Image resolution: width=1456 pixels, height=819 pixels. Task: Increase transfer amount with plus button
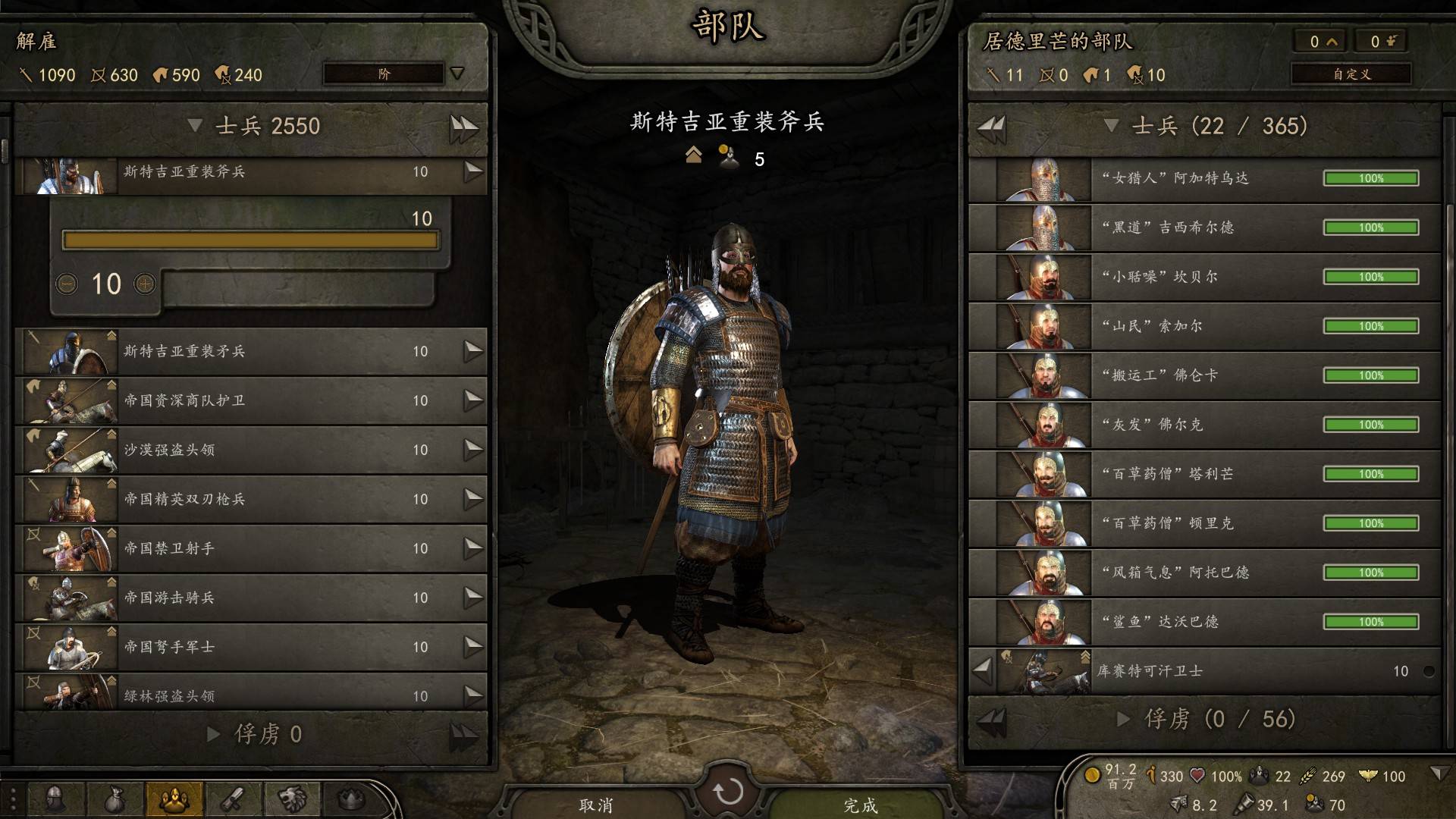point(145,284)
